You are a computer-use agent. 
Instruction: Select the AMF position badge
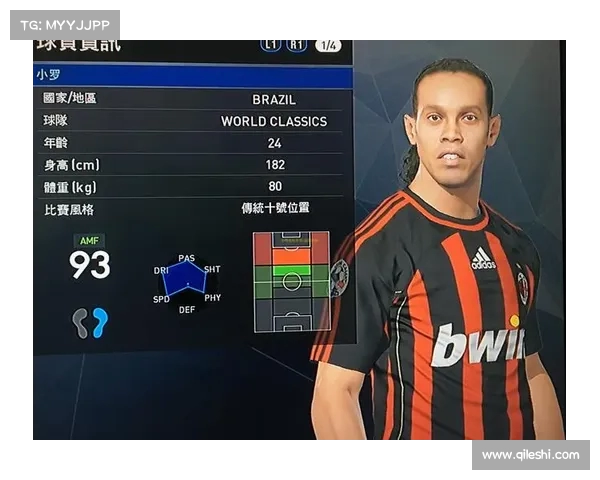click(89, 241)
